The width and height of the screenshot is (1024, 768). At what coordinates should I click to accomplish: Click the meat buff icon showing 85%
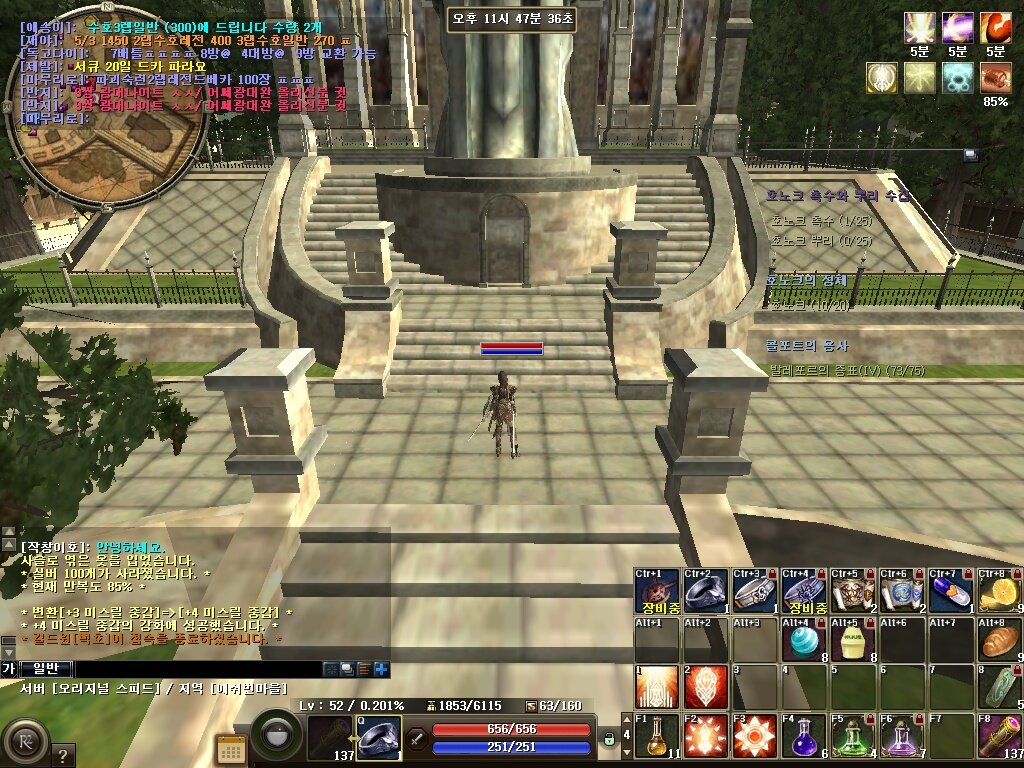click(x=995, y=77)
